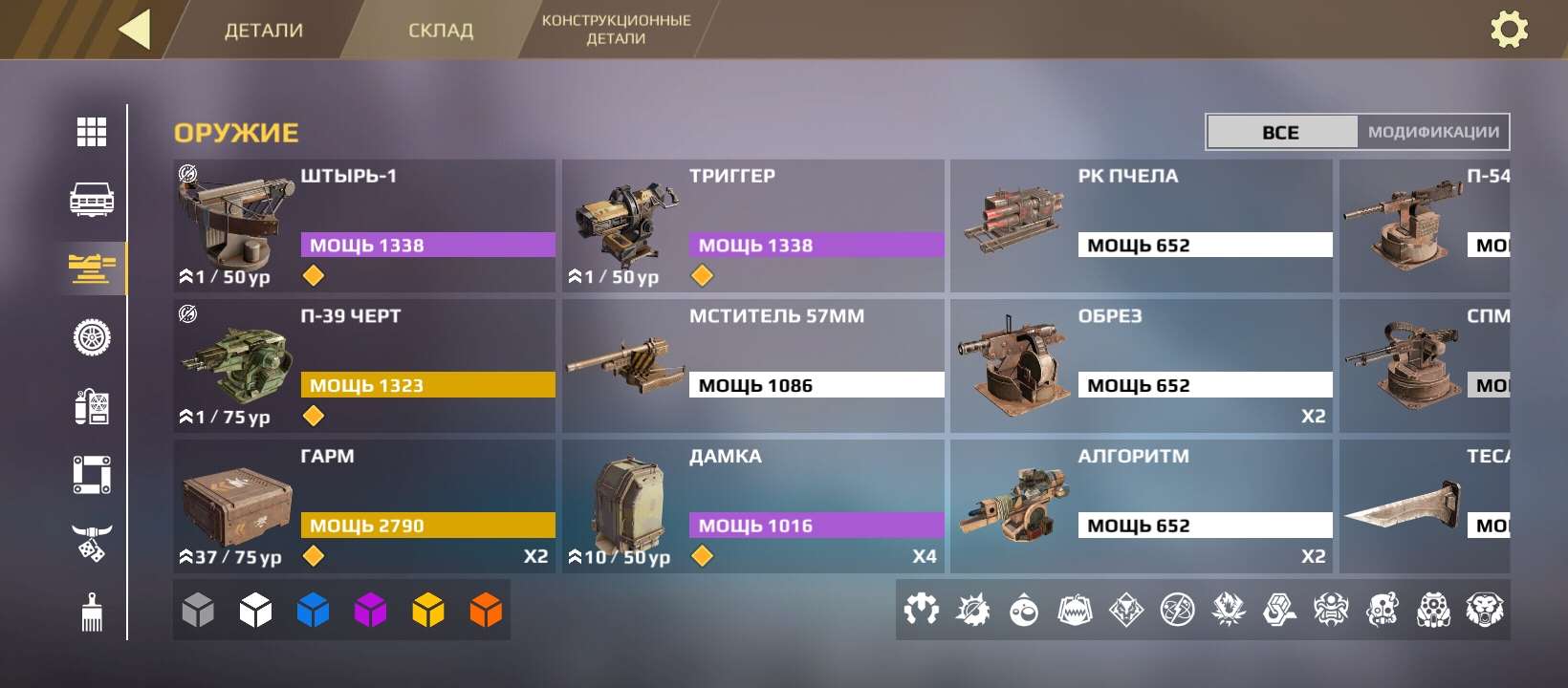The width and height of the screenshot is (1568, 688).
Task: Open the hardware category in the sidebar
Action: point(92,406)
